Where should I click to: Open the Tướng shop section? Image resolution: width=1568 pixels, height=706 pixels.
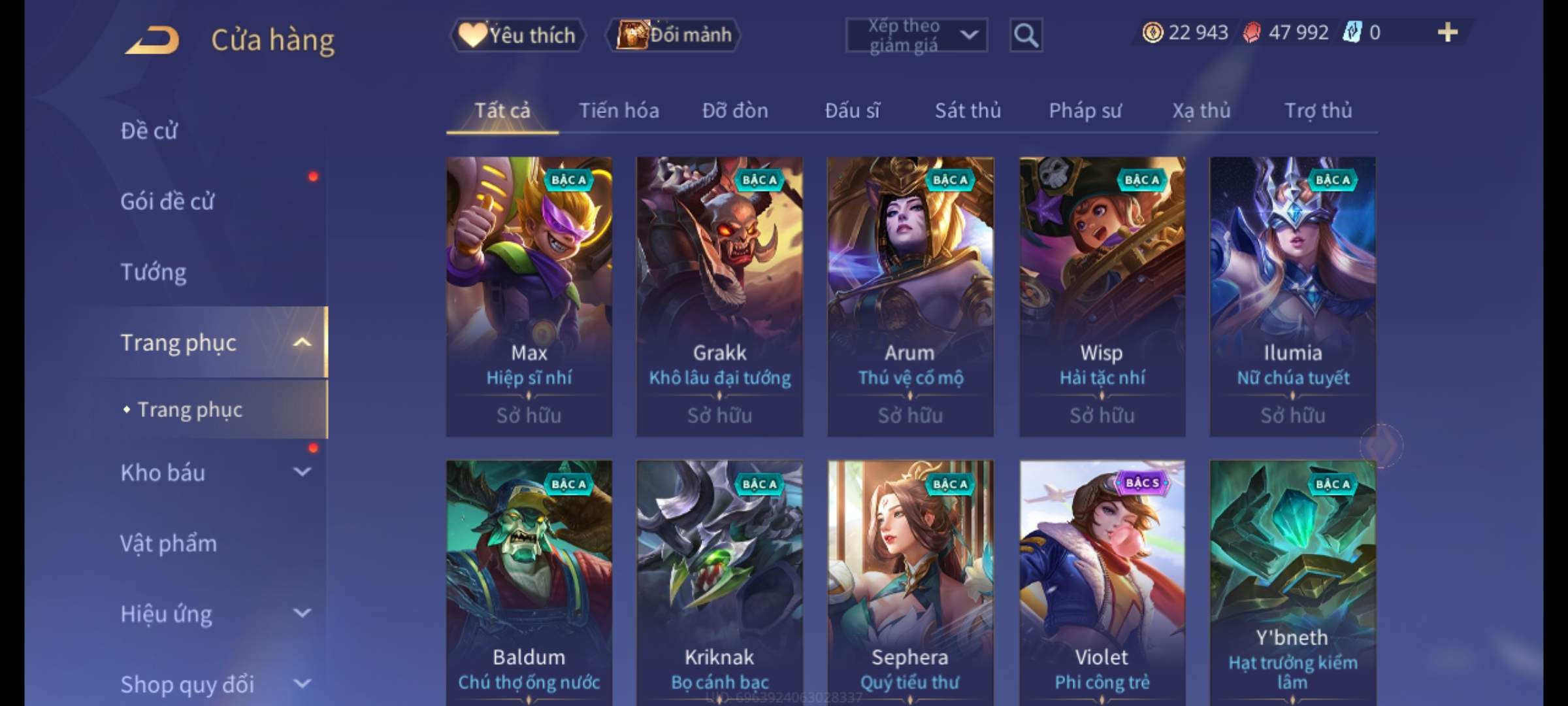click(x=154, y=272)
